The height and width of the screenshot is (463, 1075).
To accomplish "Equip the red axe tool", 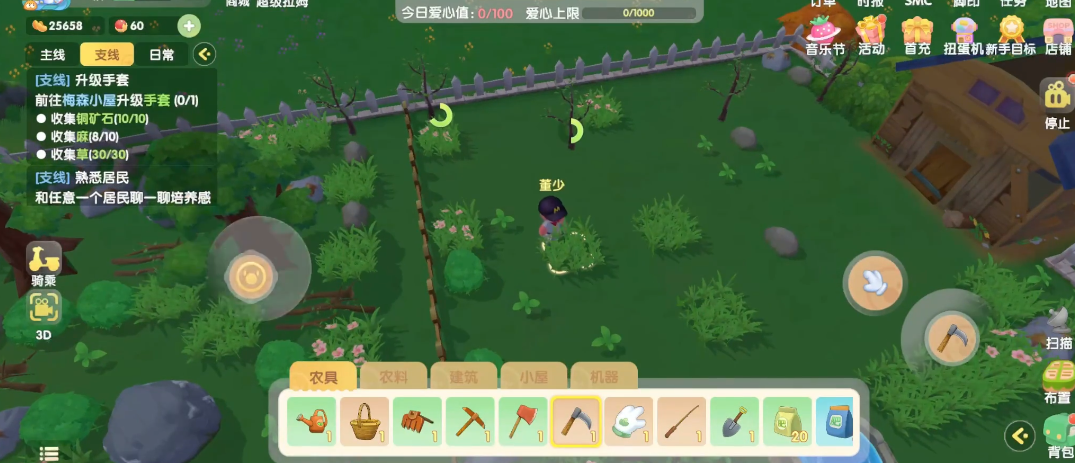I will [520, 421].
